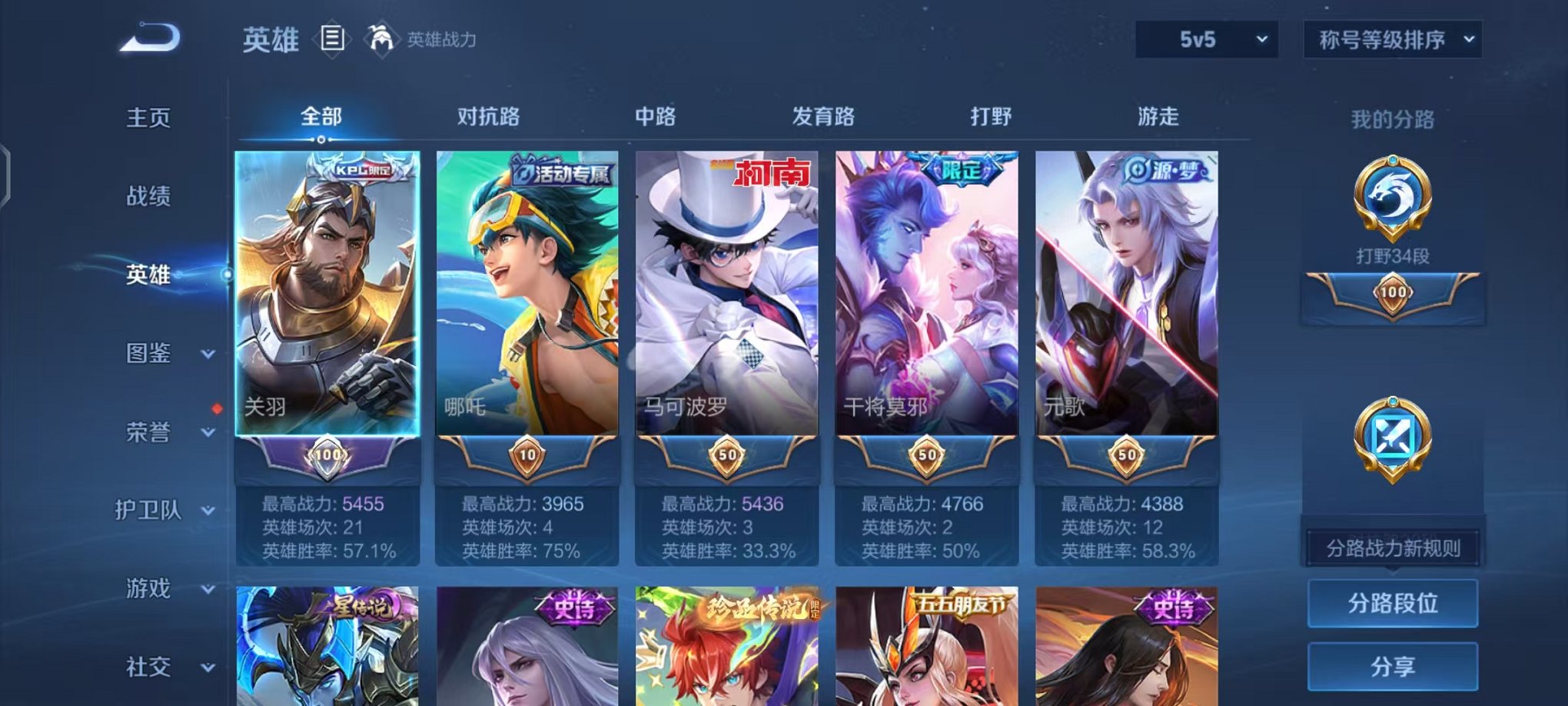Image resolution: width=1568 pixels, height=706 pixels.
Task: Click the game logo in the top-left corner
Action: 151,36
